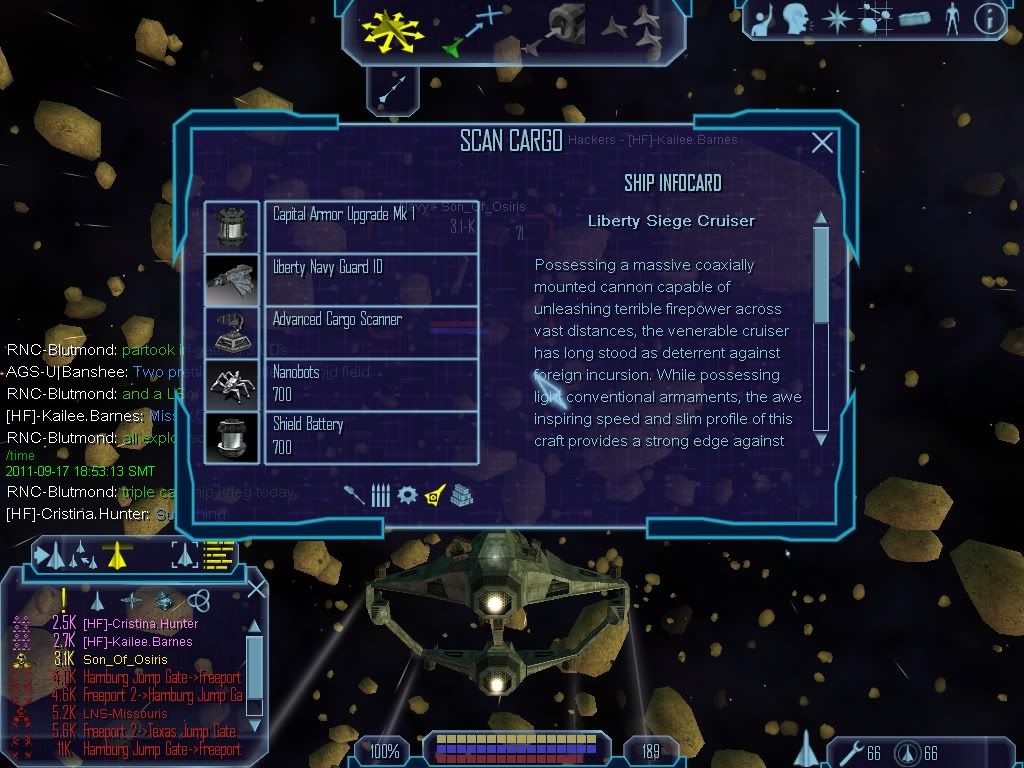Select LNS-Missouris from the contact list
The image size is (1024, 768).
click(x=125, y=714)
